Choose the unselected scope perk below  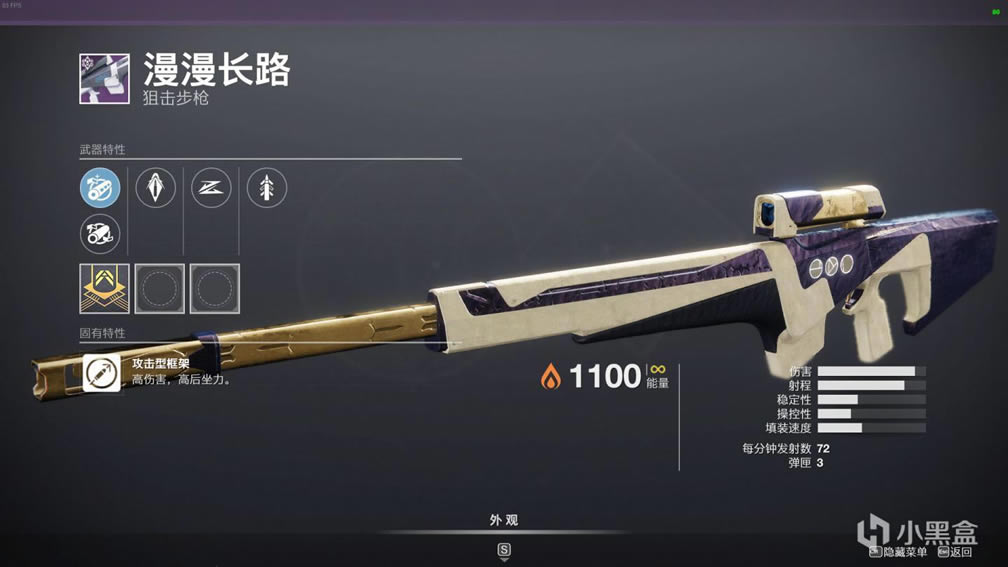[100, 235]
